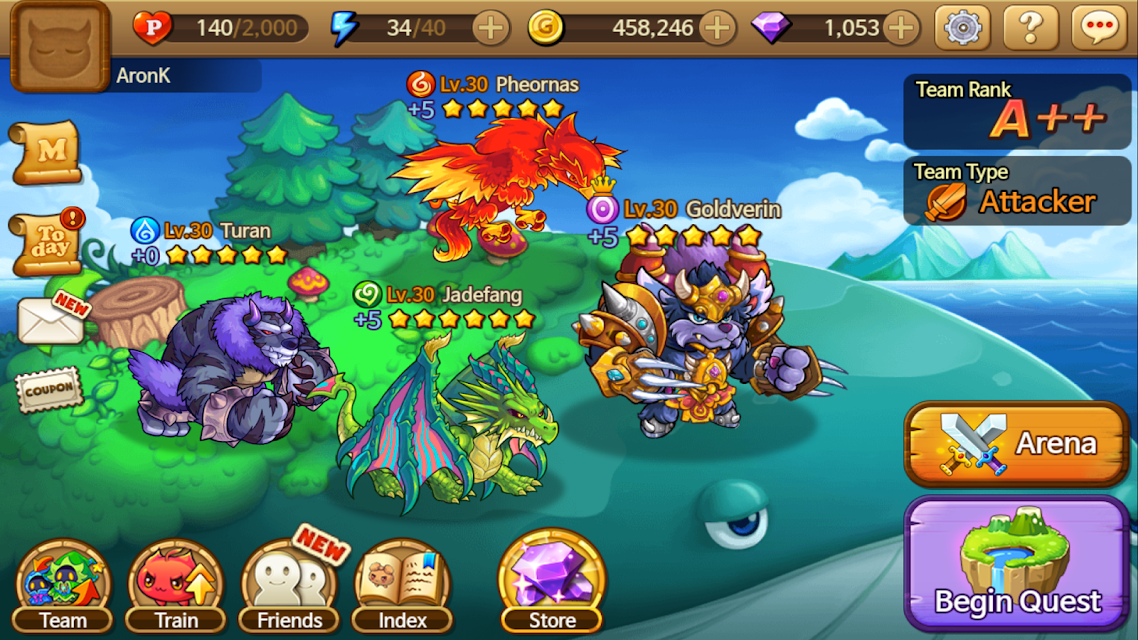Open the gear settings button
This screenshot has width=1138, height=640.
[x=962, y=28]
